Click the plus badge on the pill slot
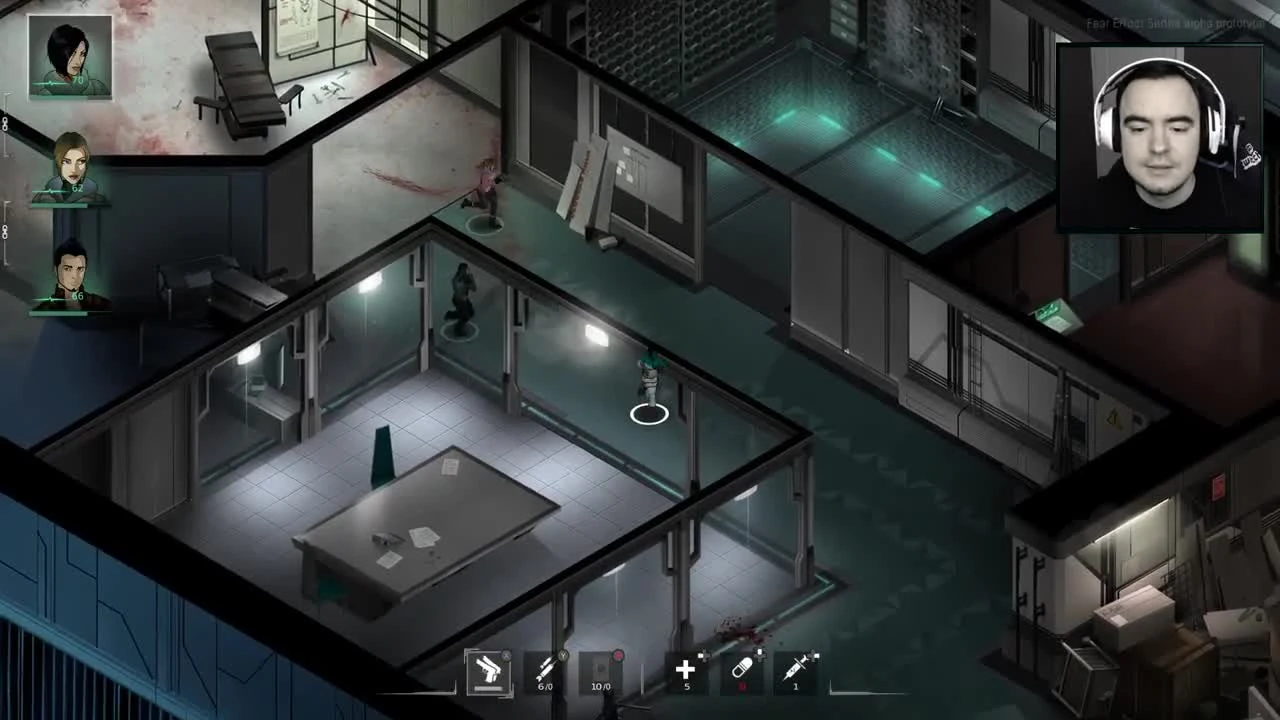 760,654
